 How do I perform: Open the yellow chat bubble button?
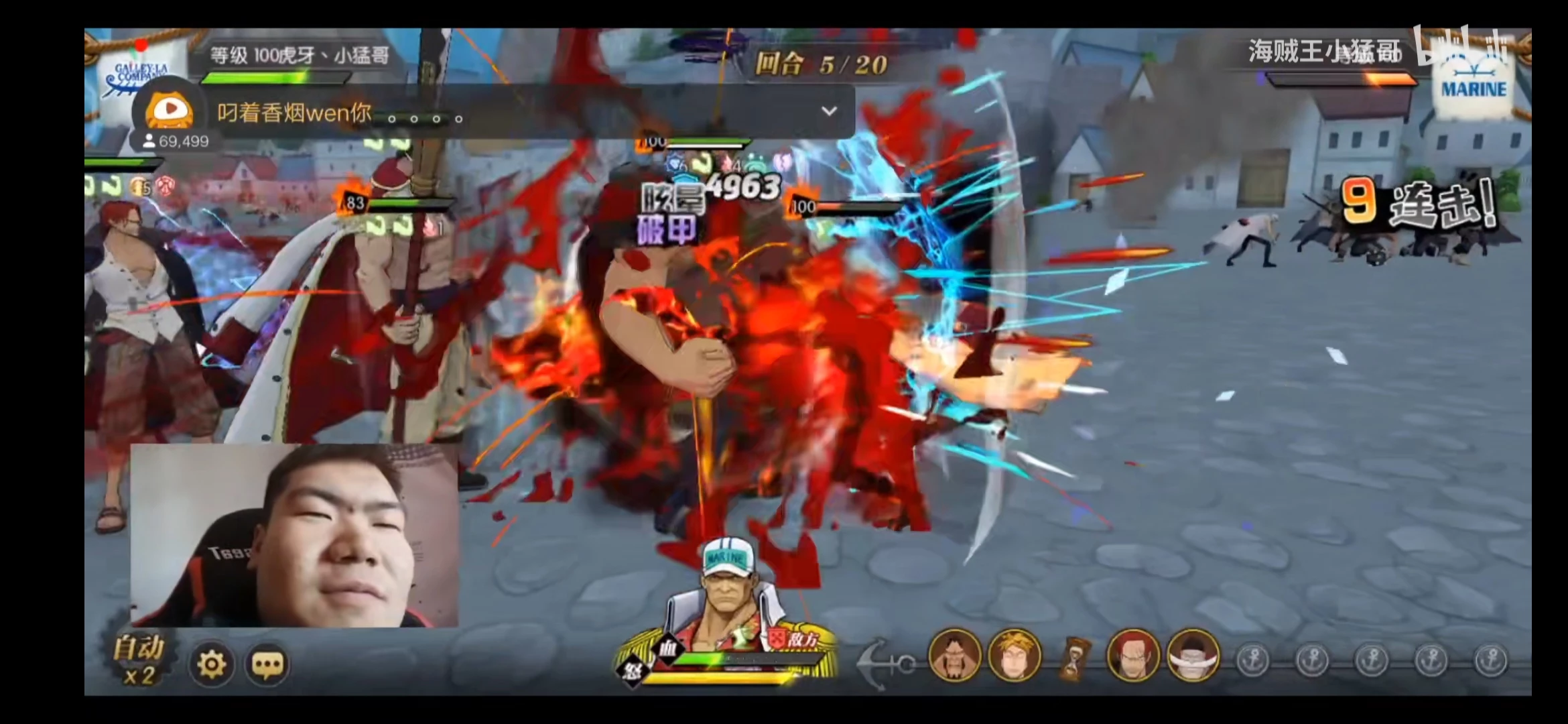tap(267, 664)
